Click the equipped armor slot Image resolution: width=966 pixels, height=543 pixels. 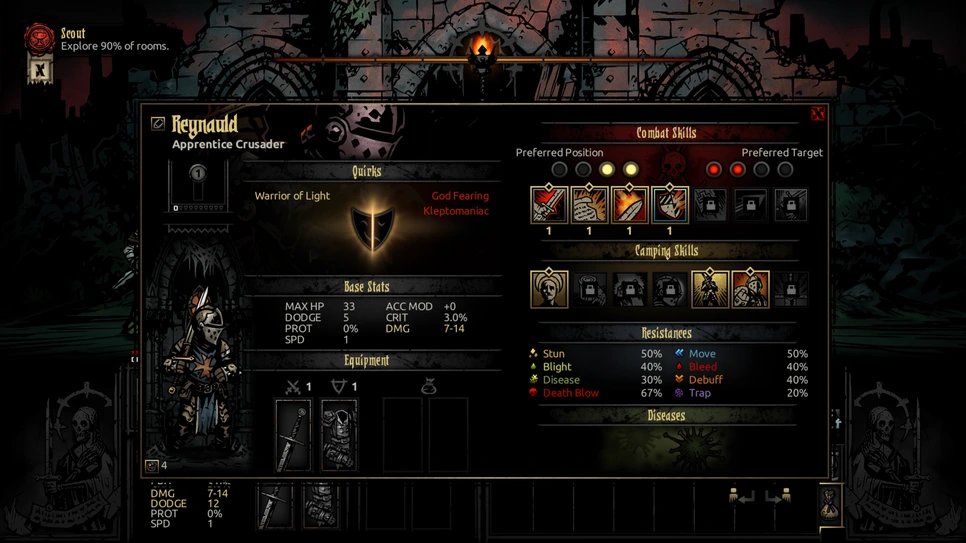339,435
